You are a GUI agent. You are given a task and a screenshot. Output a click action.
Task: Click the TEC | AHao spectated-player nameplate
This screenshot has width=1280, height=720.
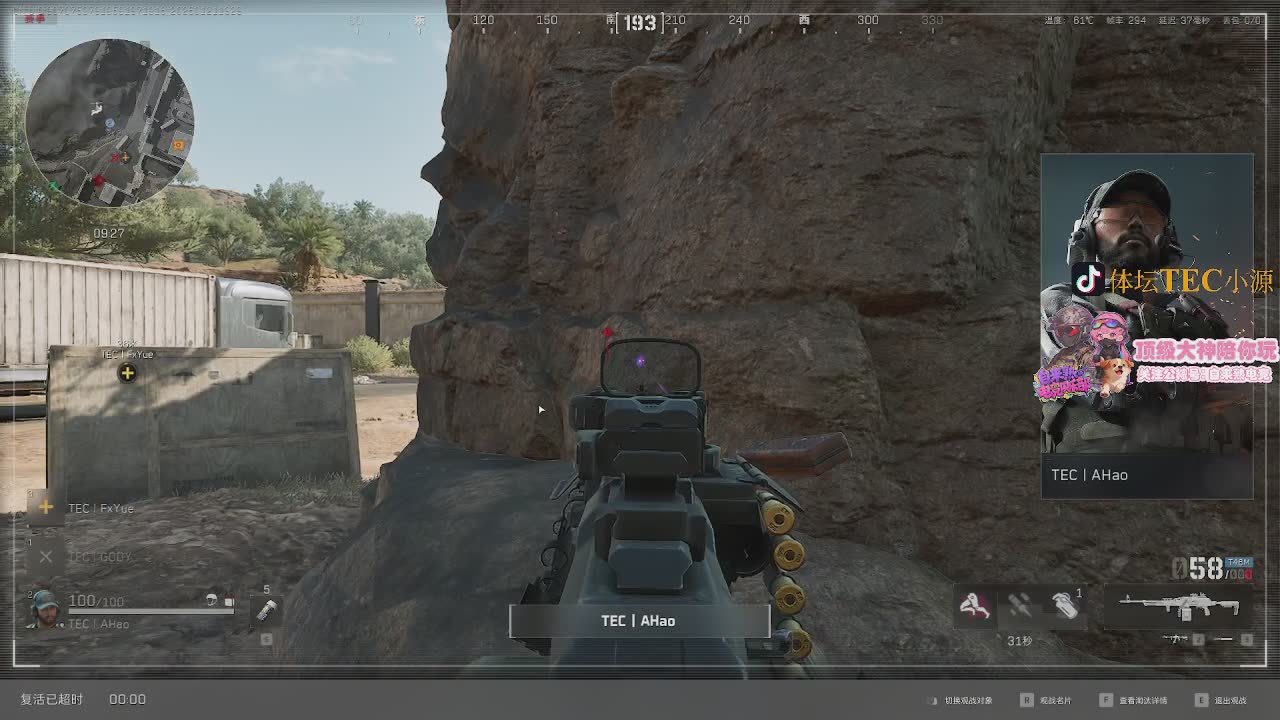(x=639, y=621)
